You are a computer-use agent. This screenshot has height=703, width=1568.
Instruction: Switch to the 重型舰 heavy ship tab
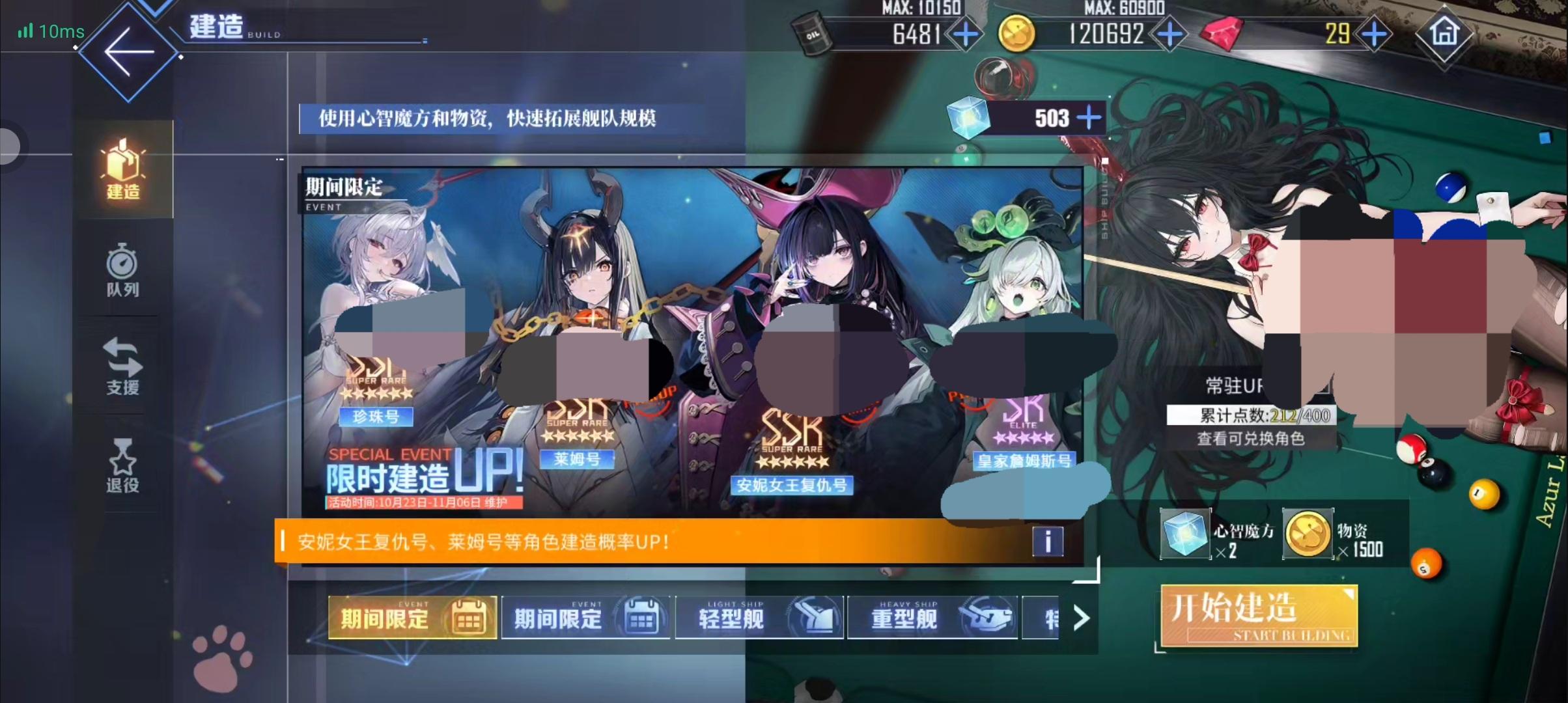pyautogui.click(x=932, y=617)
